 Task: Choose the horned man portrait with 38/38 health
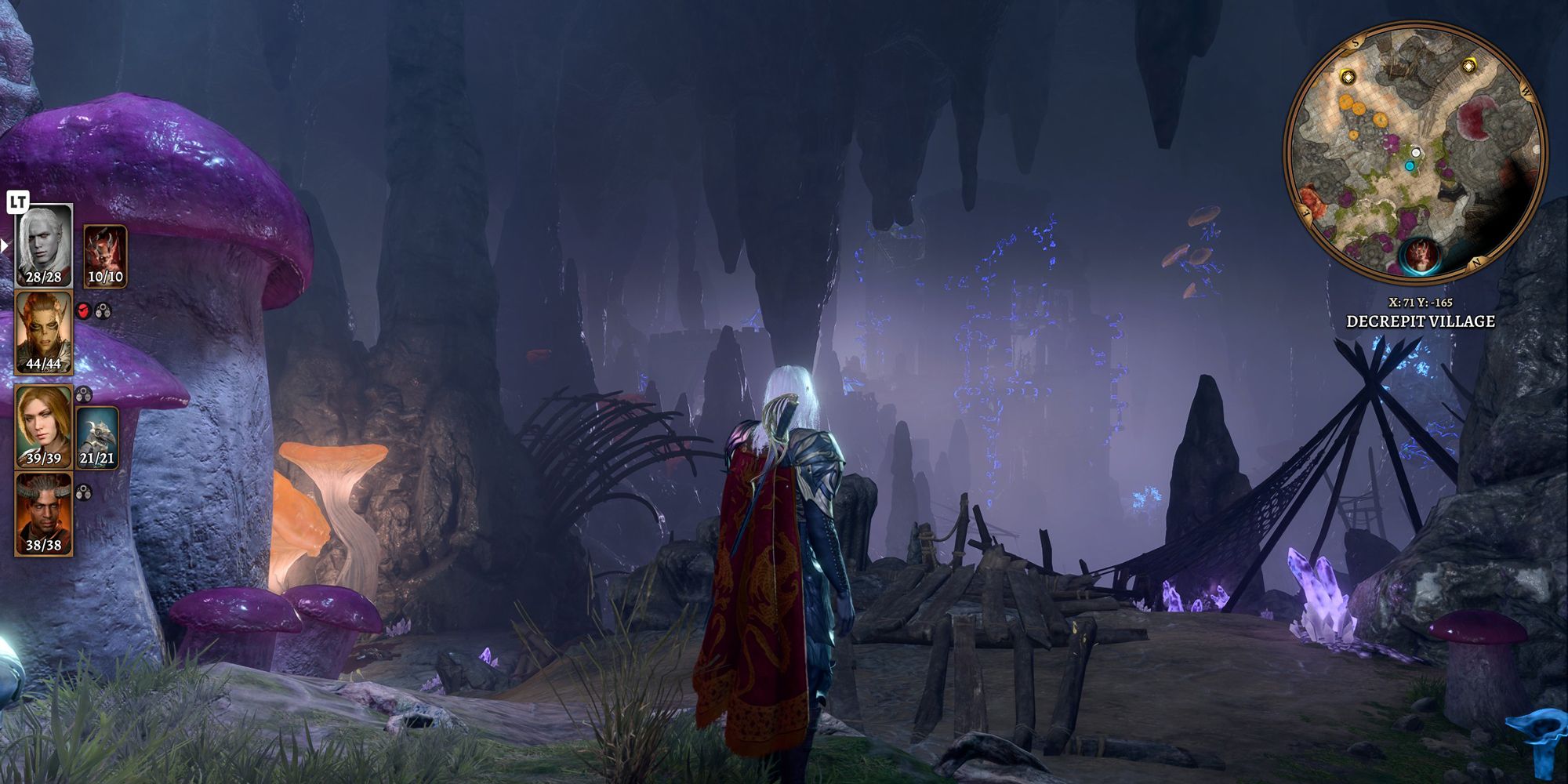pyautogui.click(x=44, y=514)
